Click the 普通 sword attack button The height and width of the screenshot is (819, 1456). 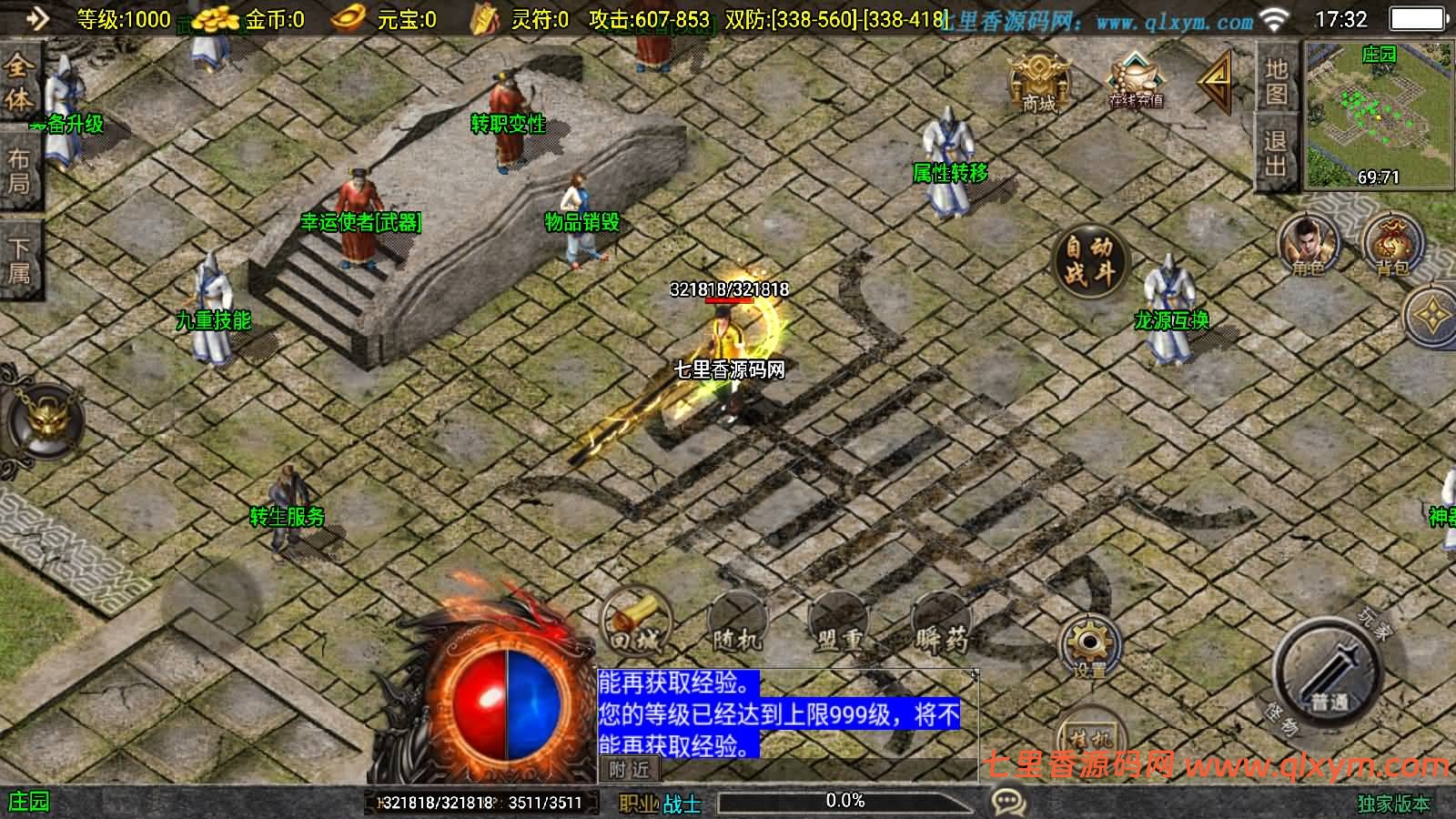[1328, 673]
